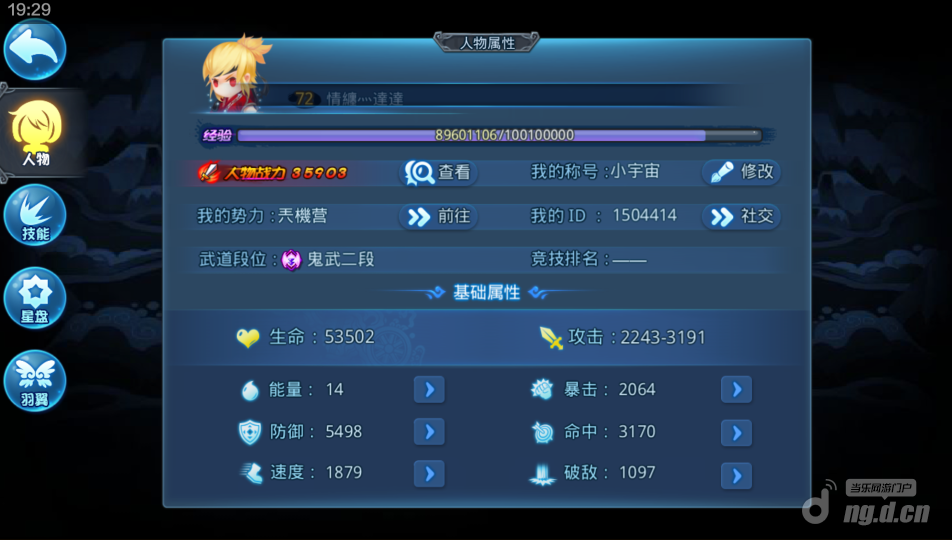Image resolution: width=952 pixels, height=540 pixels.
Task: Open the 羽翼 wings tab
Action: tap(35, 380)
